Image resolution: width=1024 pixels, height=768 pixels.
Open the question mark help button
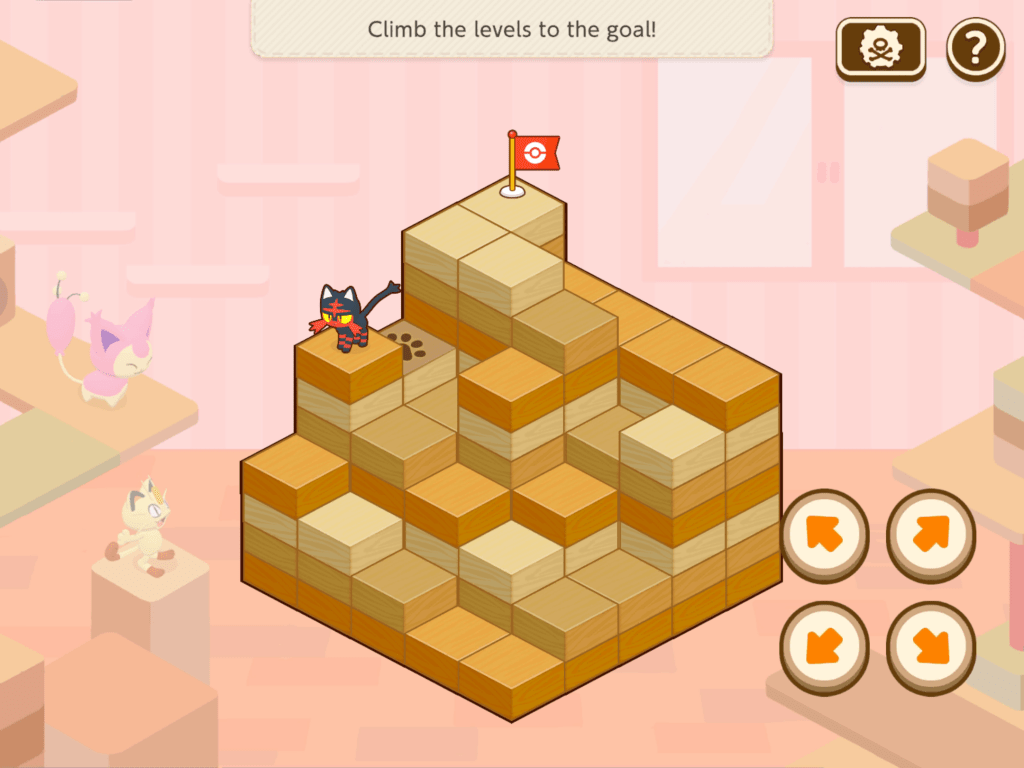(975, 48)
